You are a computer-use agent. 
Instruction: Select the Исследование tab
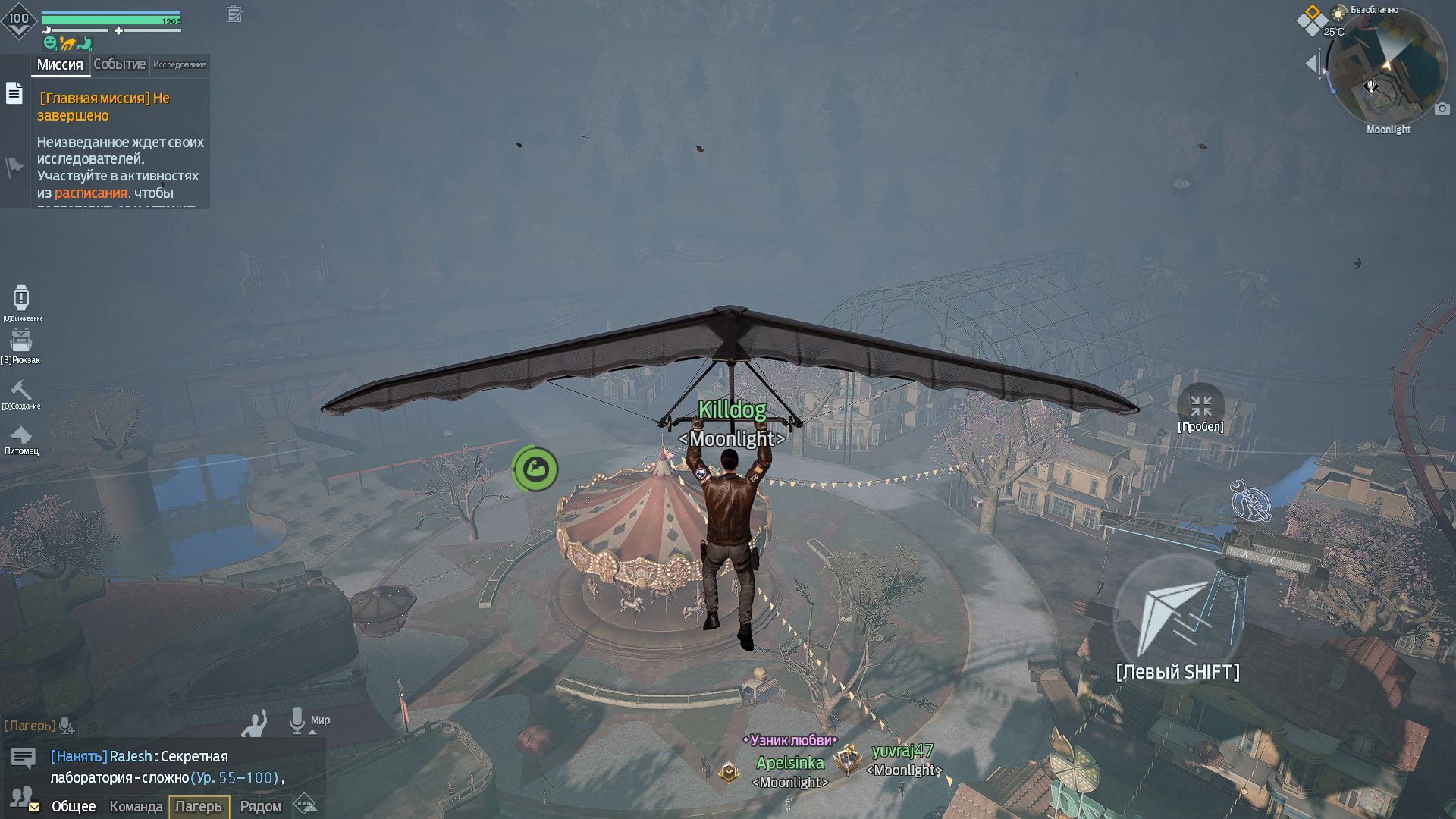click(180, 65)
